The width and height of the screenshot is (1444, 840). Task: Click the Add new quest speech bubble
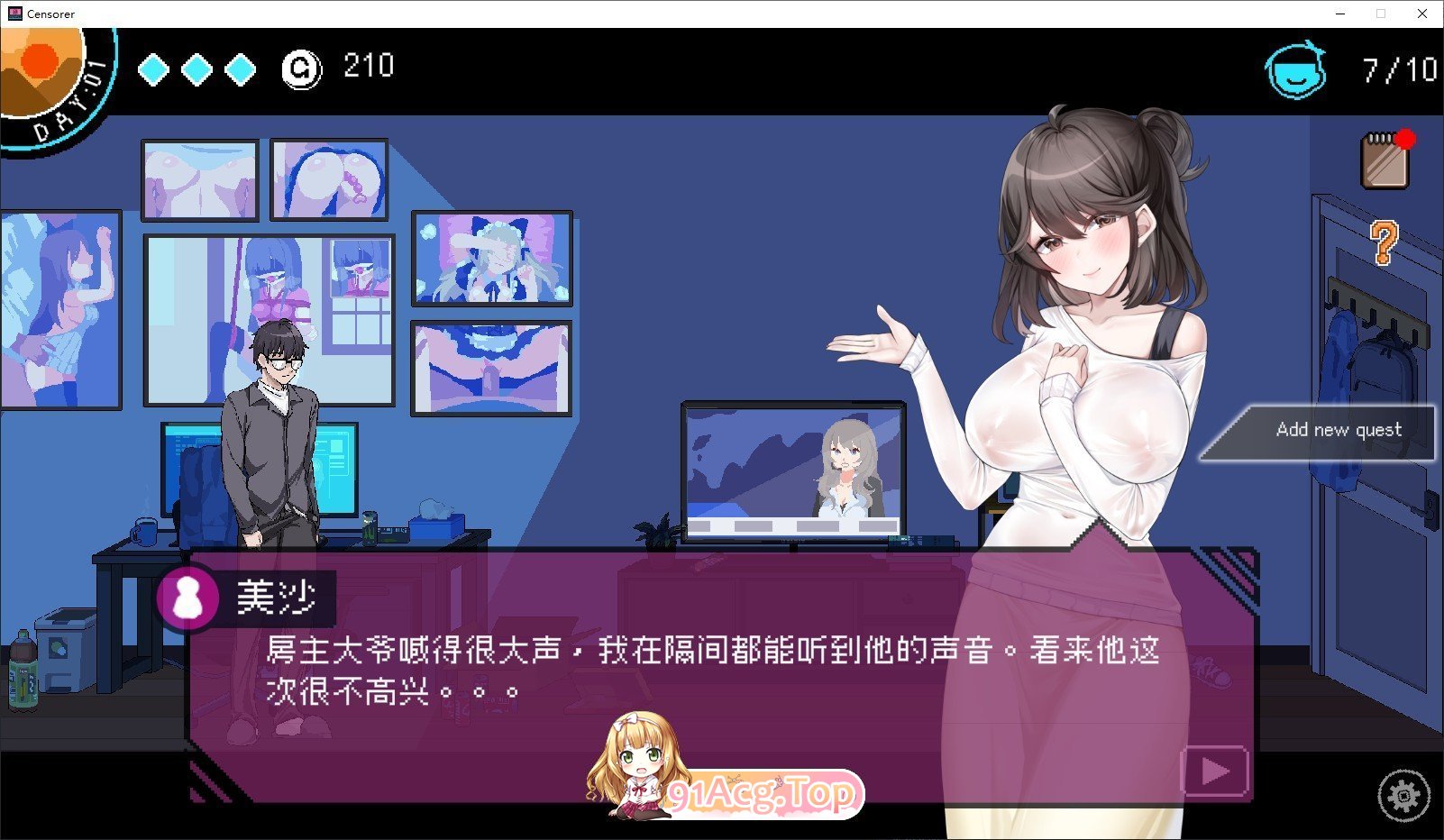pos(1339,430)
